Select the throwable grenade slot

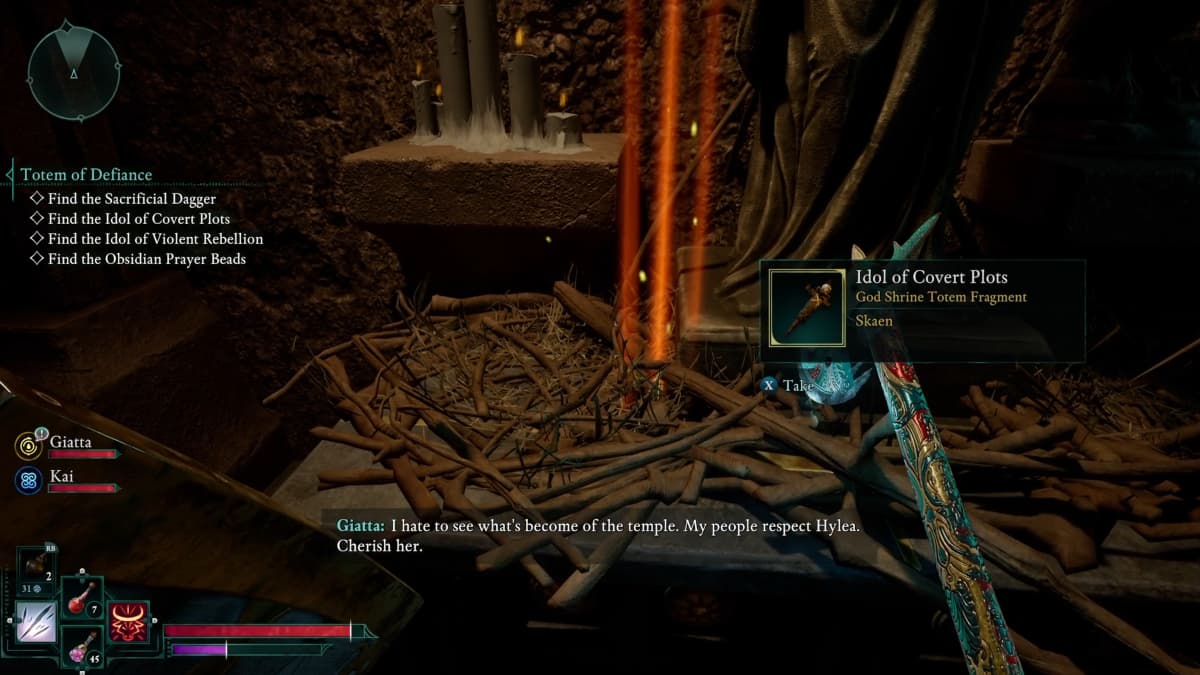tap(37, 572)
